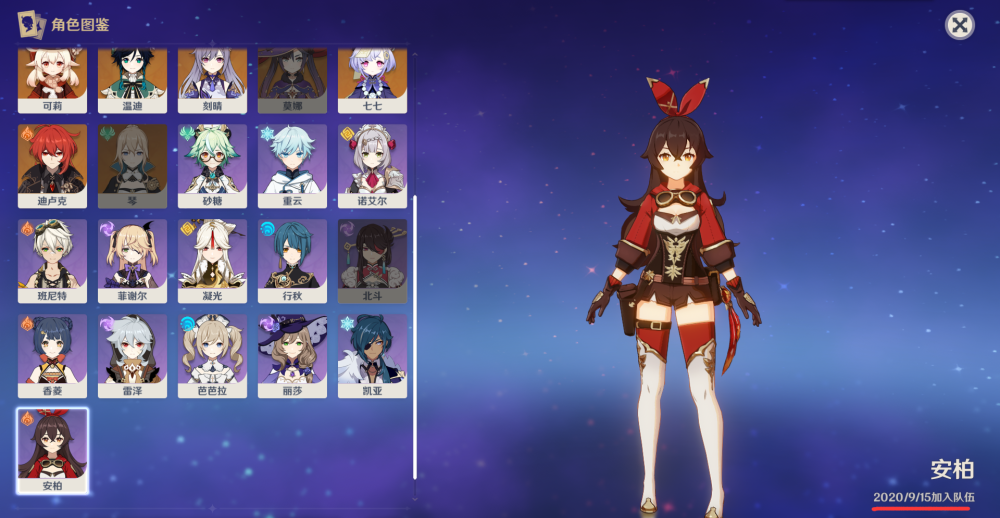Image resolution: width=1000 pixels, height=518 pixels.
Task: Select the 凯亚 character card
Action: pyautogui.click(x=372, y=355)
